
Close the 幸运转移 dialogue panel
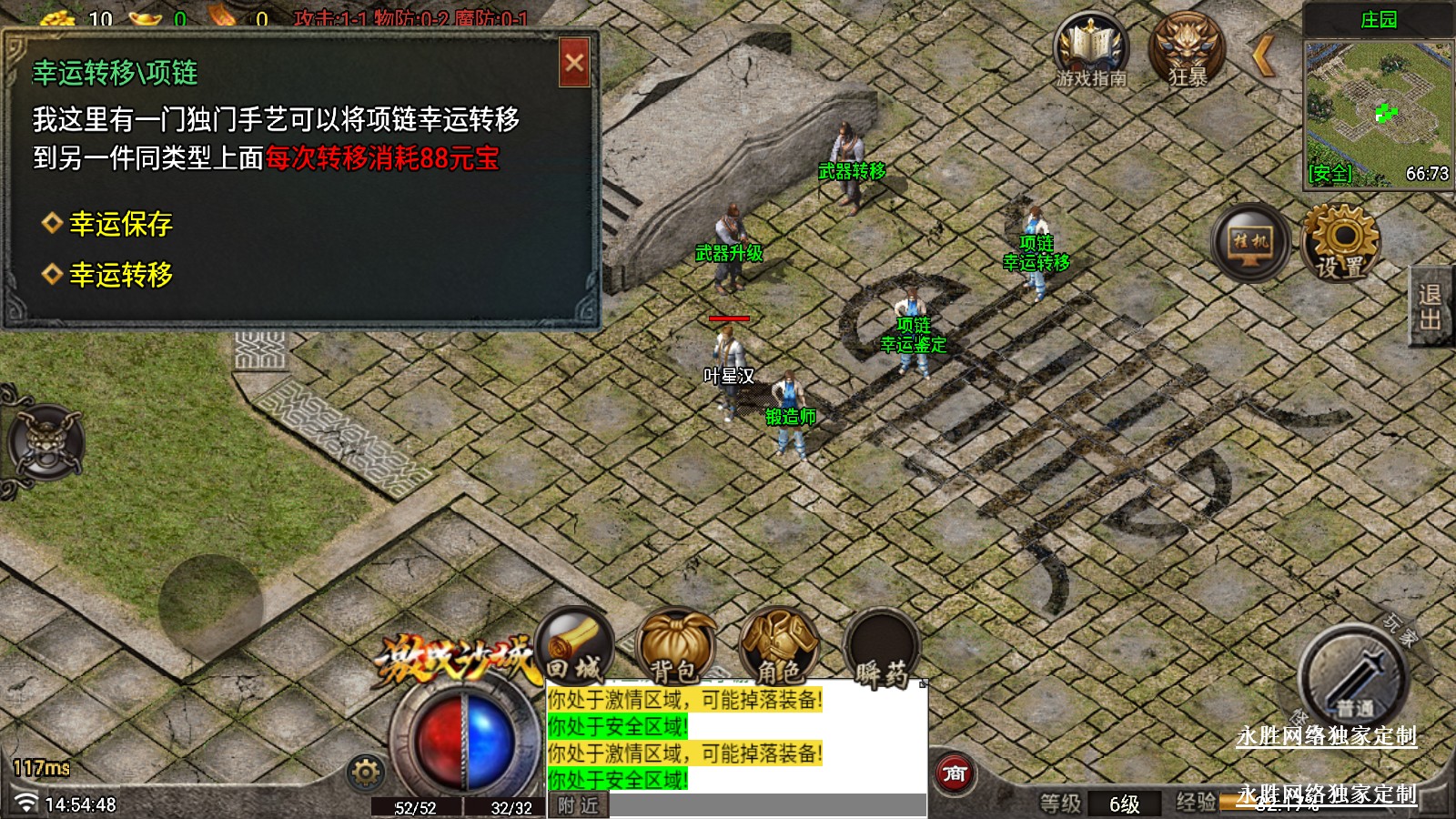click(x=574, y=63)
